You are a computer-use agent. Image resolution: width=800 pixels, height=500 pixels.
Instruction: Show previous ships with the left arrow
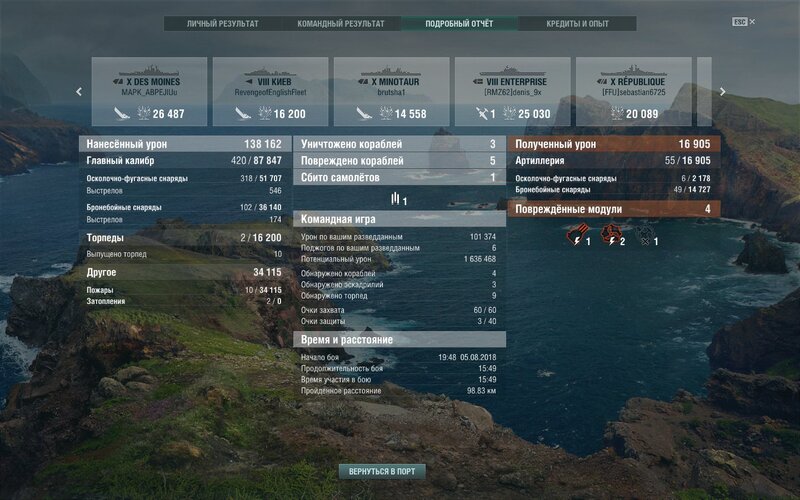point(80,91)
